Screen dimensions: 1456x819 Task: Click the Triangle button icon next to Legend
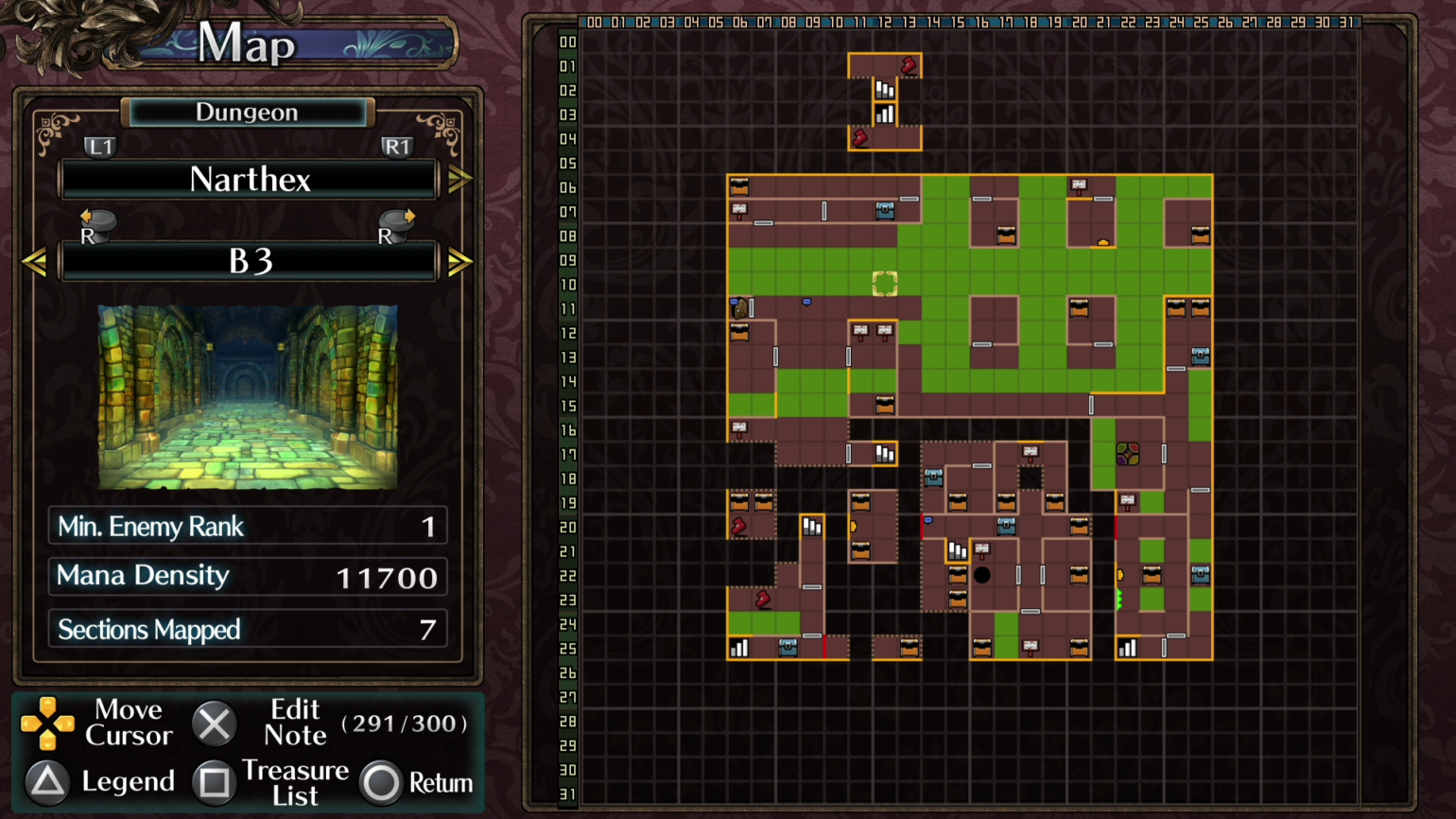click(x=46, y=782)
